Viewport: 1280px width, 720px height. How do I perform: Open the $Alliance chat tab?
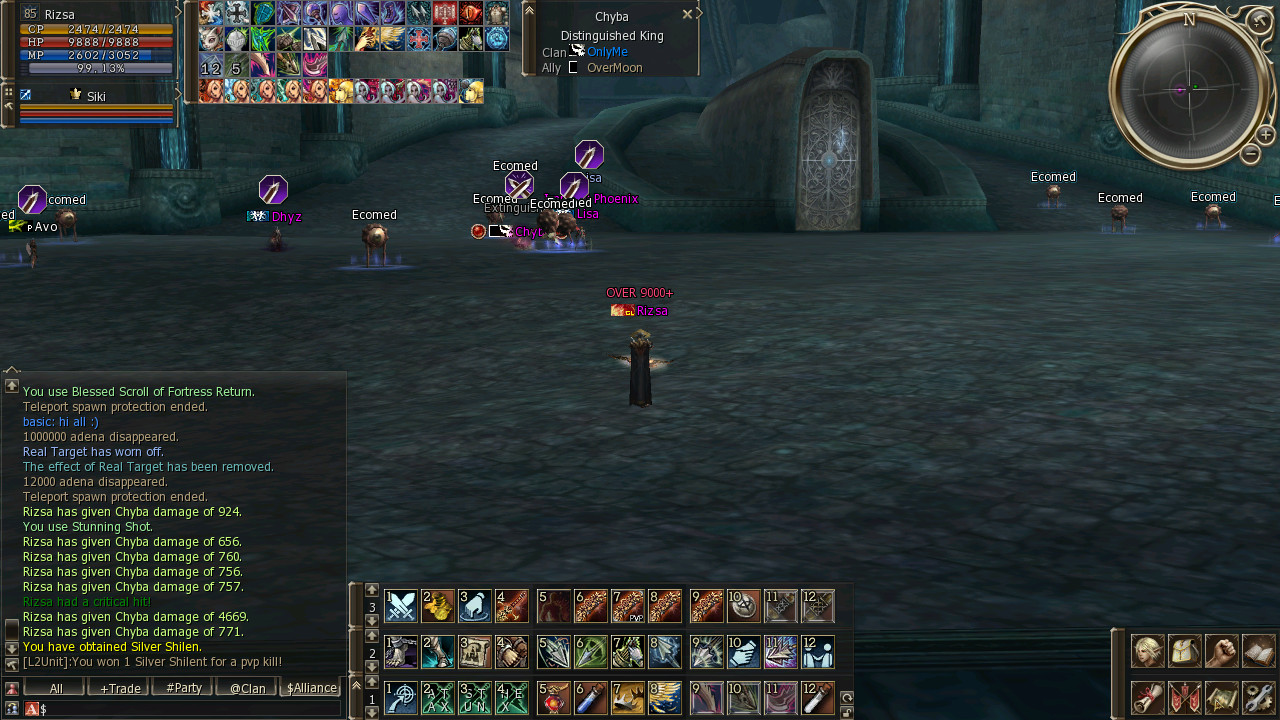[x=311, y=688]
